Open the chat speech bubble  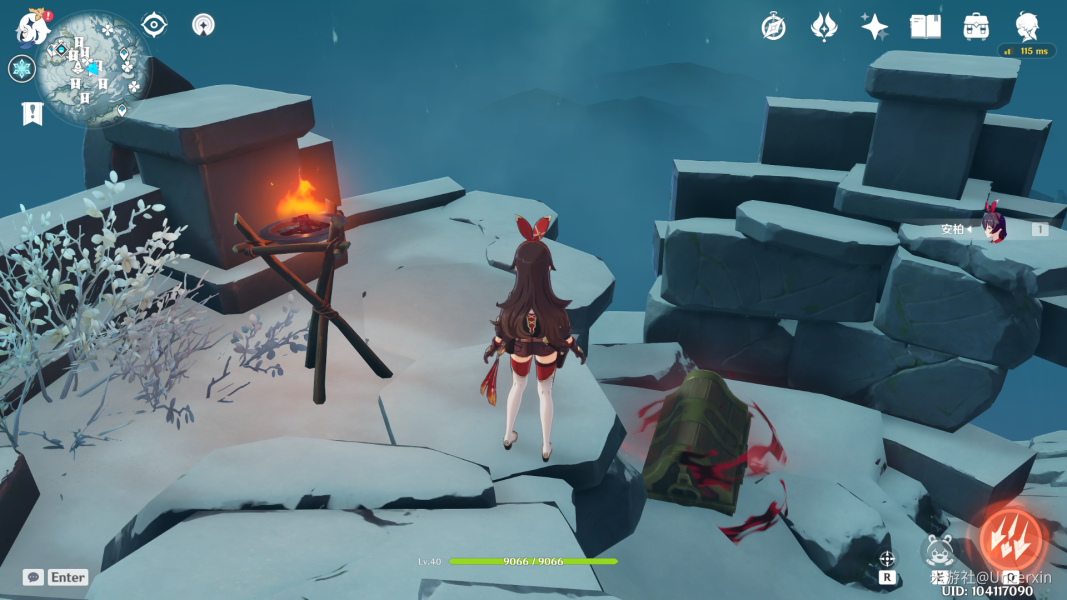pos(33,577)
